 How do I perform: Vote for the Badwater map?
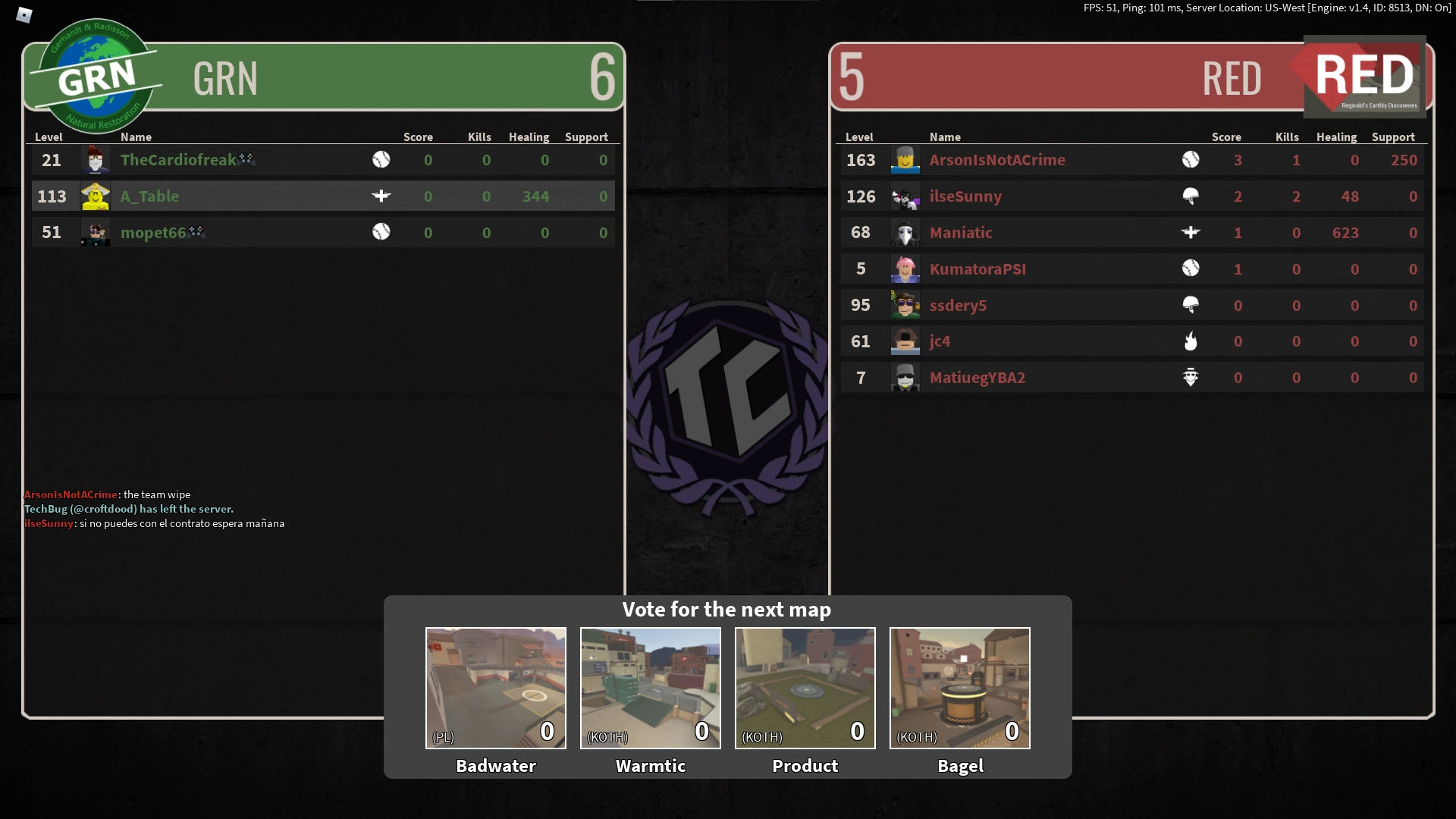(x=495, y=688)
